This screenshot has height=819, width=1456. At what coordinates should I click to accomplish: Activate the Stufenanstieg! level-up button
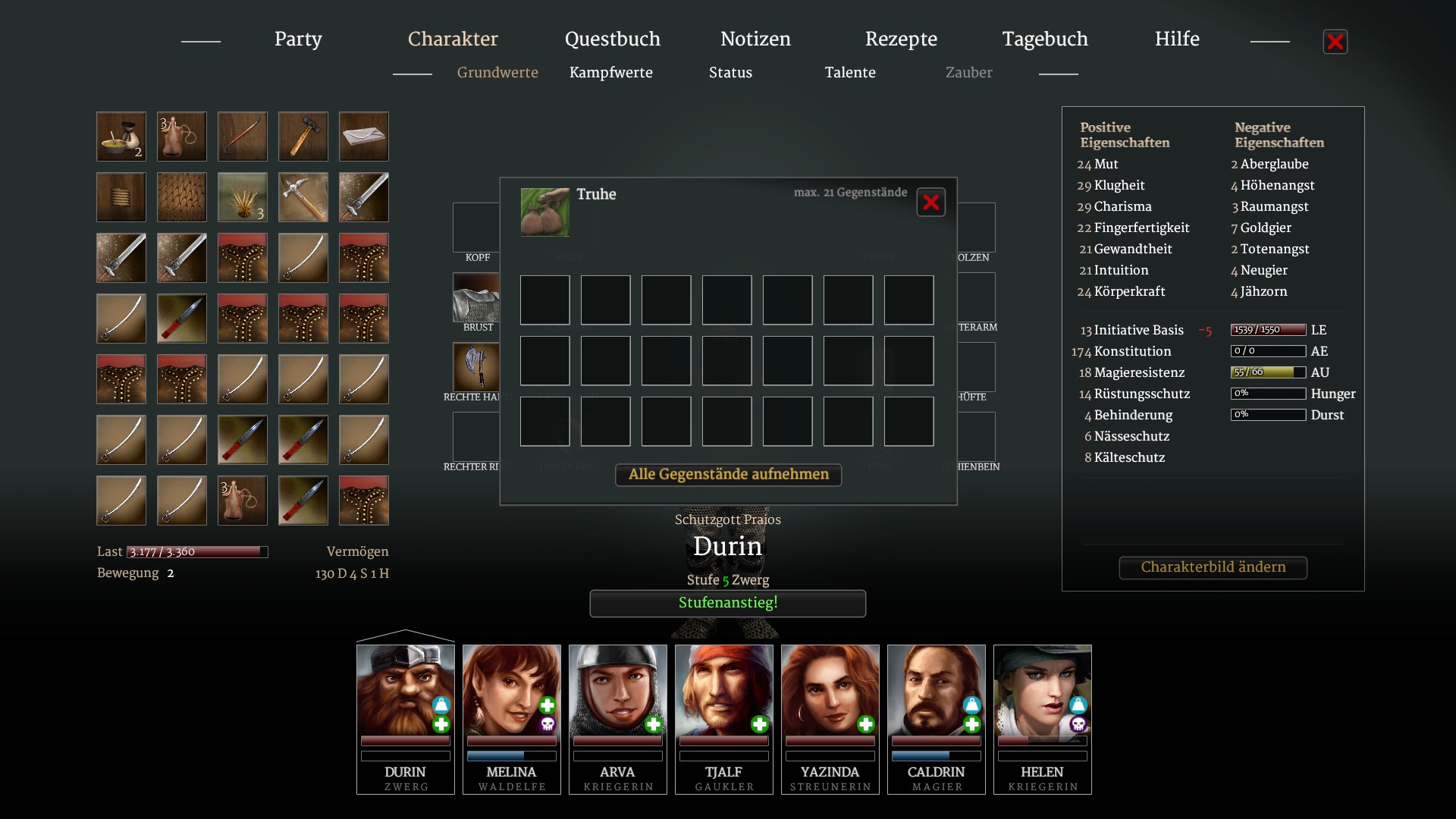tap(727, 604)
